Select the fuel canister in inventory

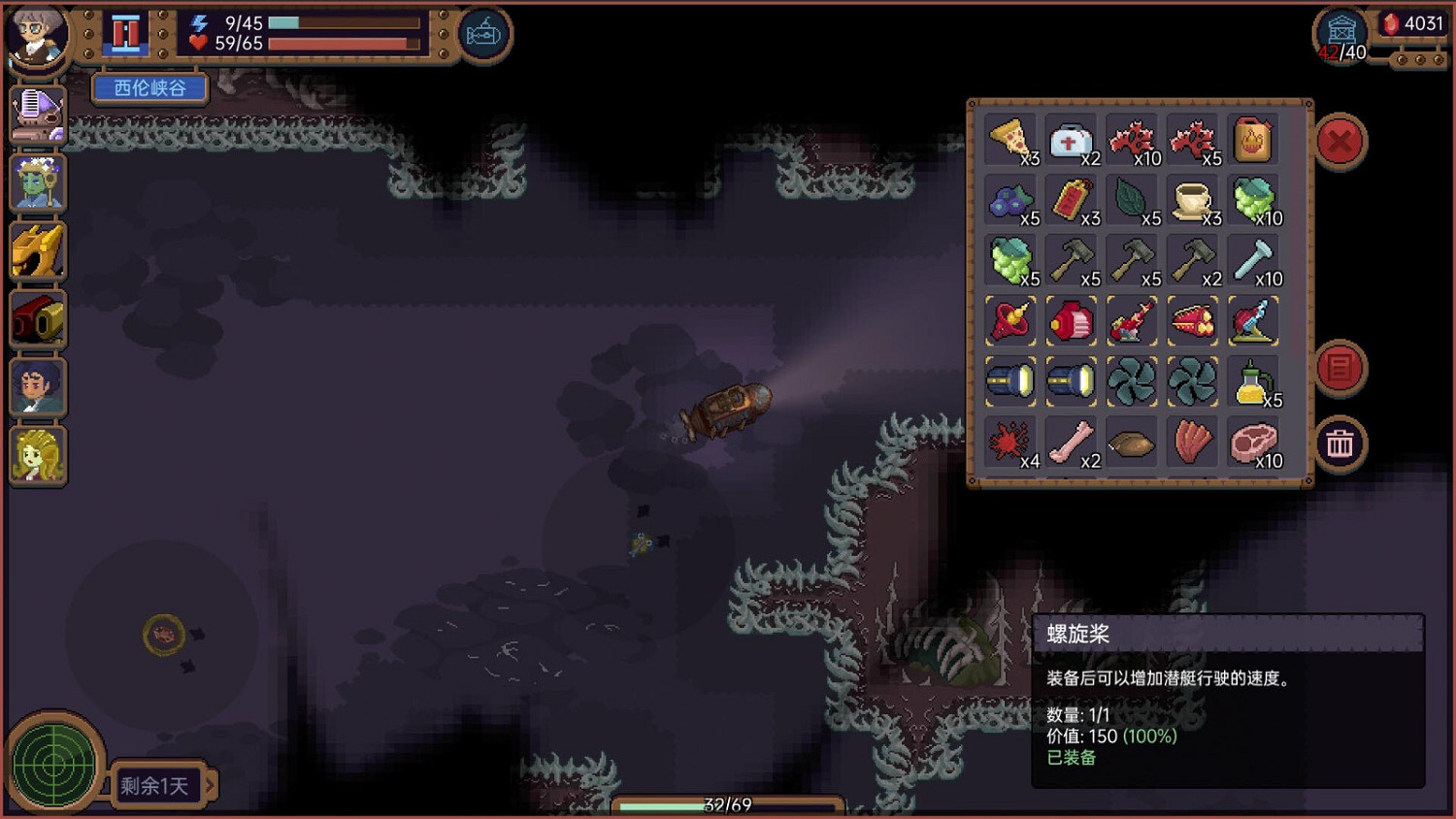pyautogui.click(x=1253, y=141)
